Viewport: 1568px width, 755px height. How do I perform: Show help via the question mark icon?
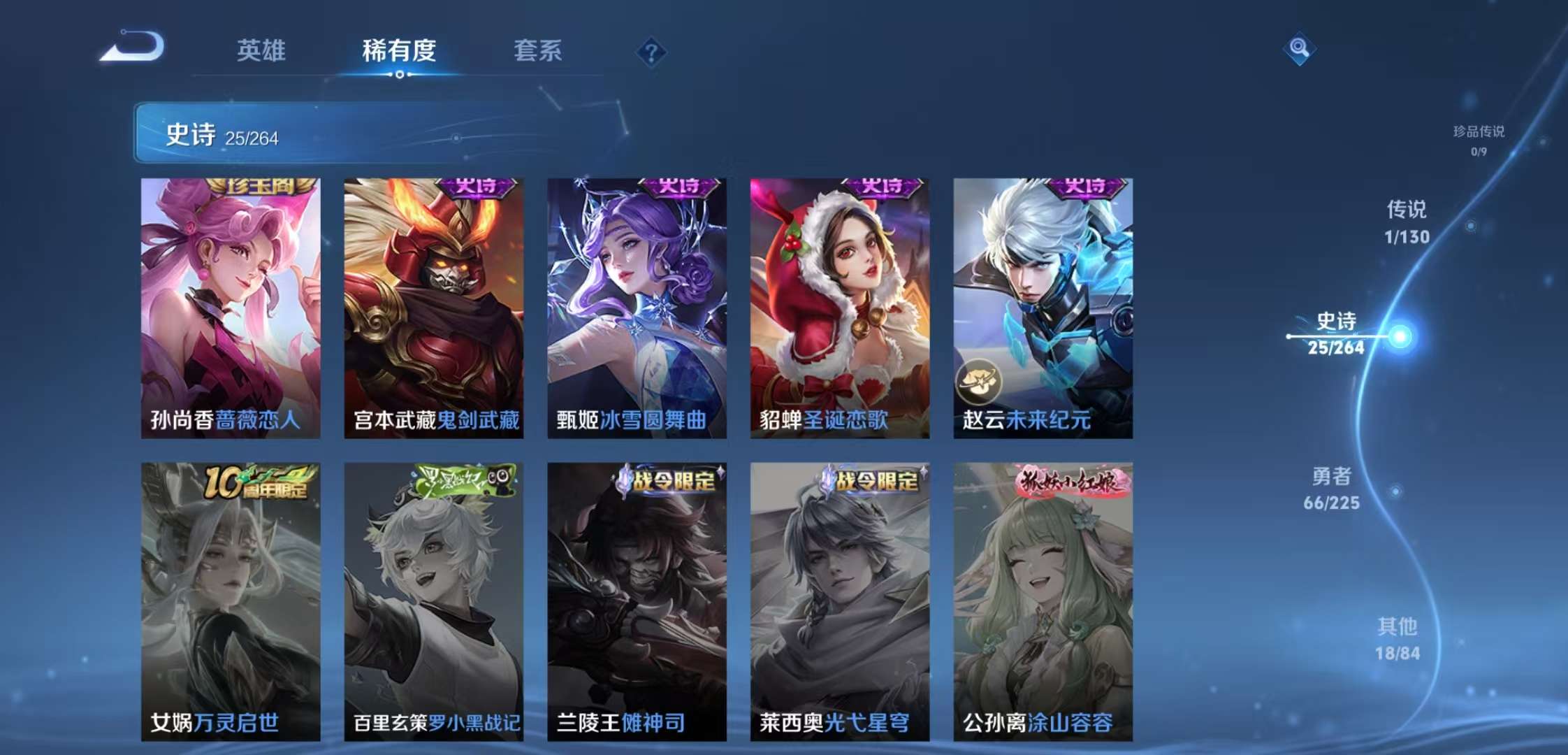coord(651,52)
